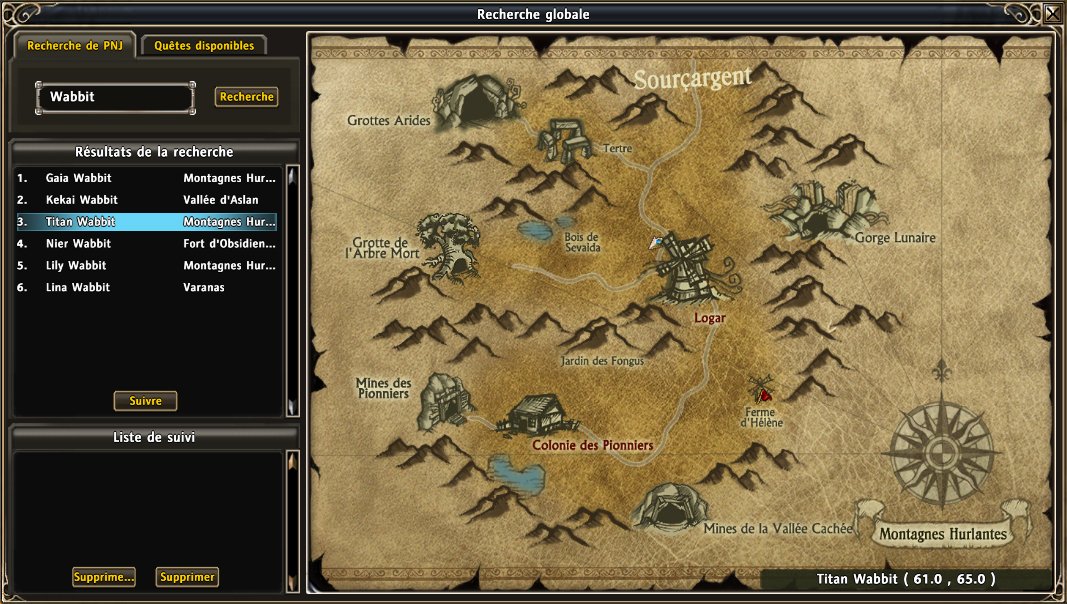Click the player arrow marker near Logar windmill
1067x604 pixels.
656,241
